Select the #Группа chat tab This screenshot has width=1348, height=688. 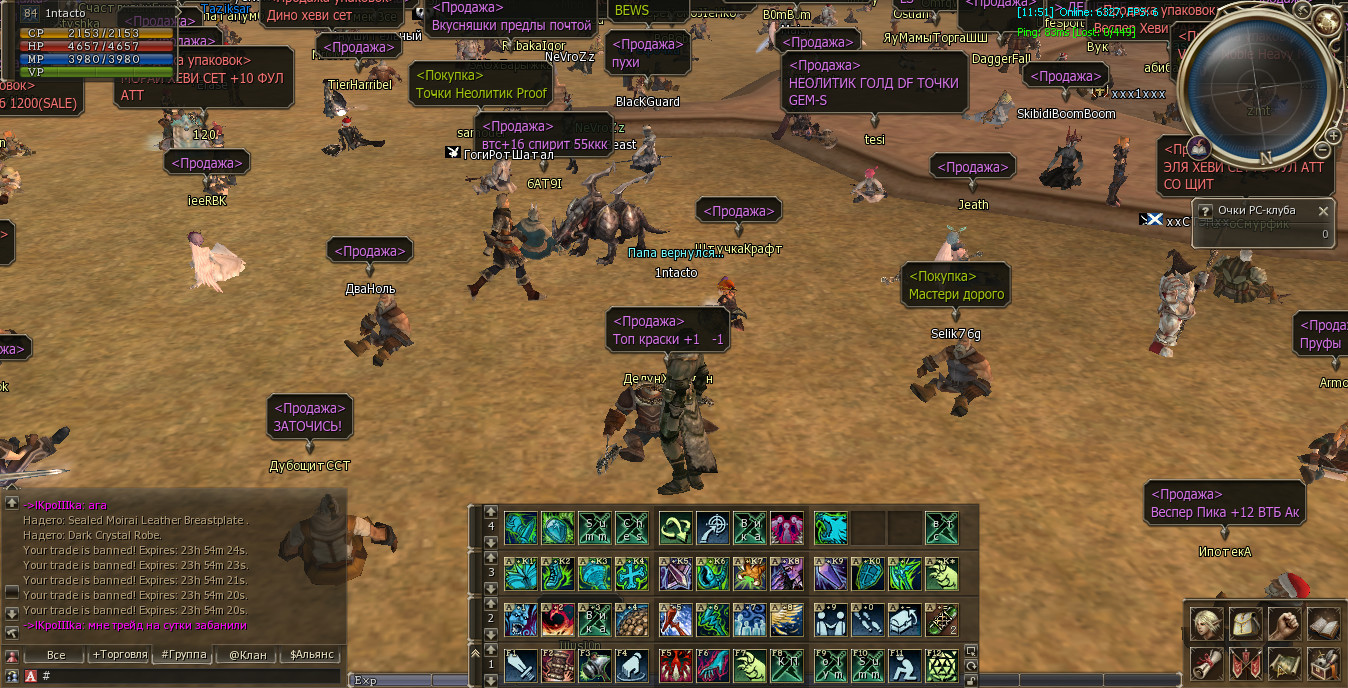pyautogui.click(x=182, y=655)
